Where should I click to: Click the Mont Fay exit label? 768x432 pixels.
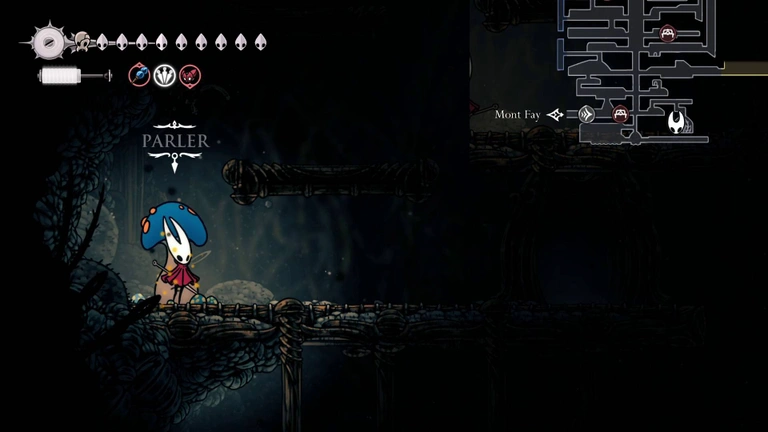coord(517,115)
